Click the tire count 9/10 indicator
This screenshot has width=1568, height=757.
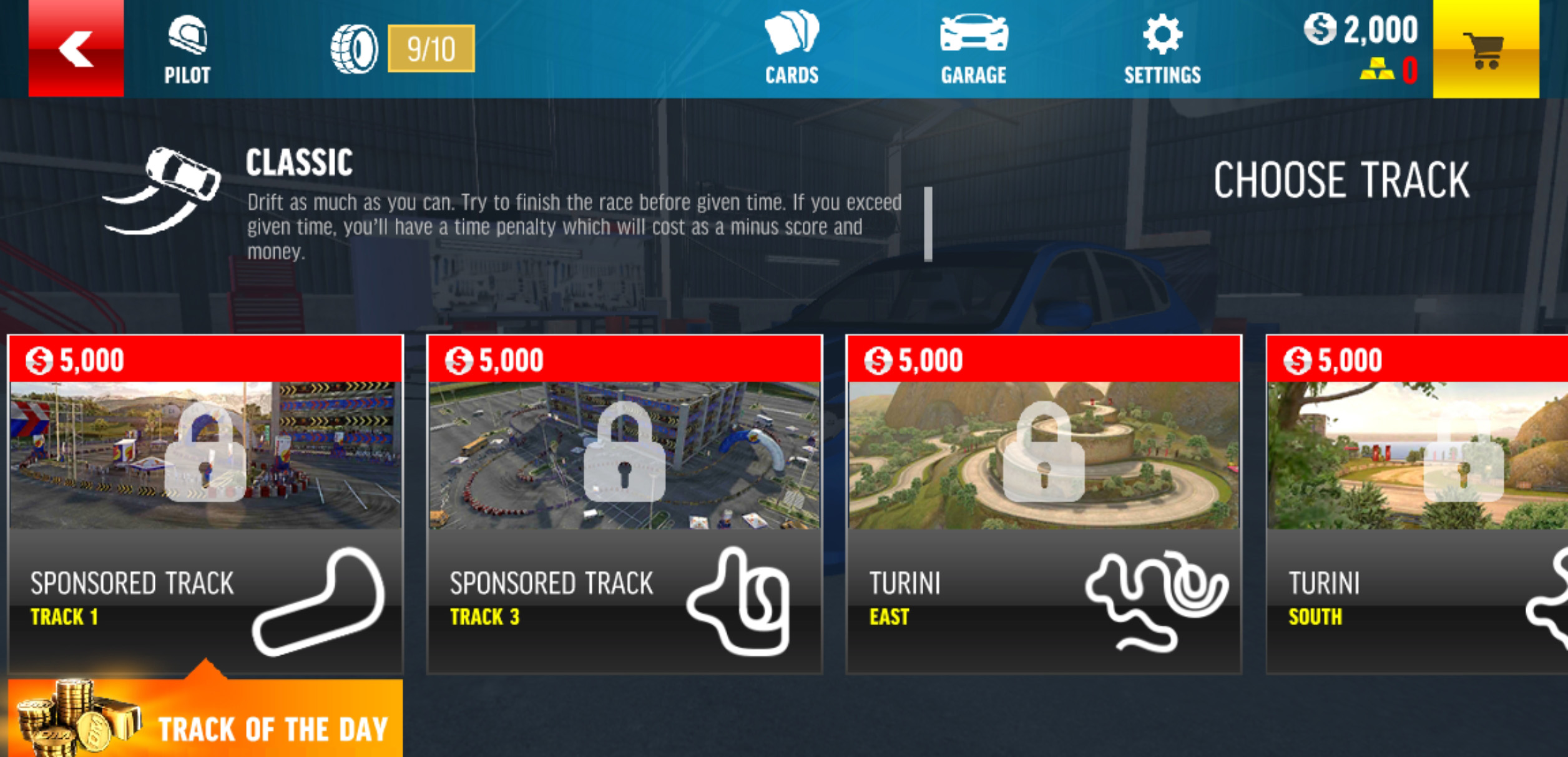tap(431, 49)
